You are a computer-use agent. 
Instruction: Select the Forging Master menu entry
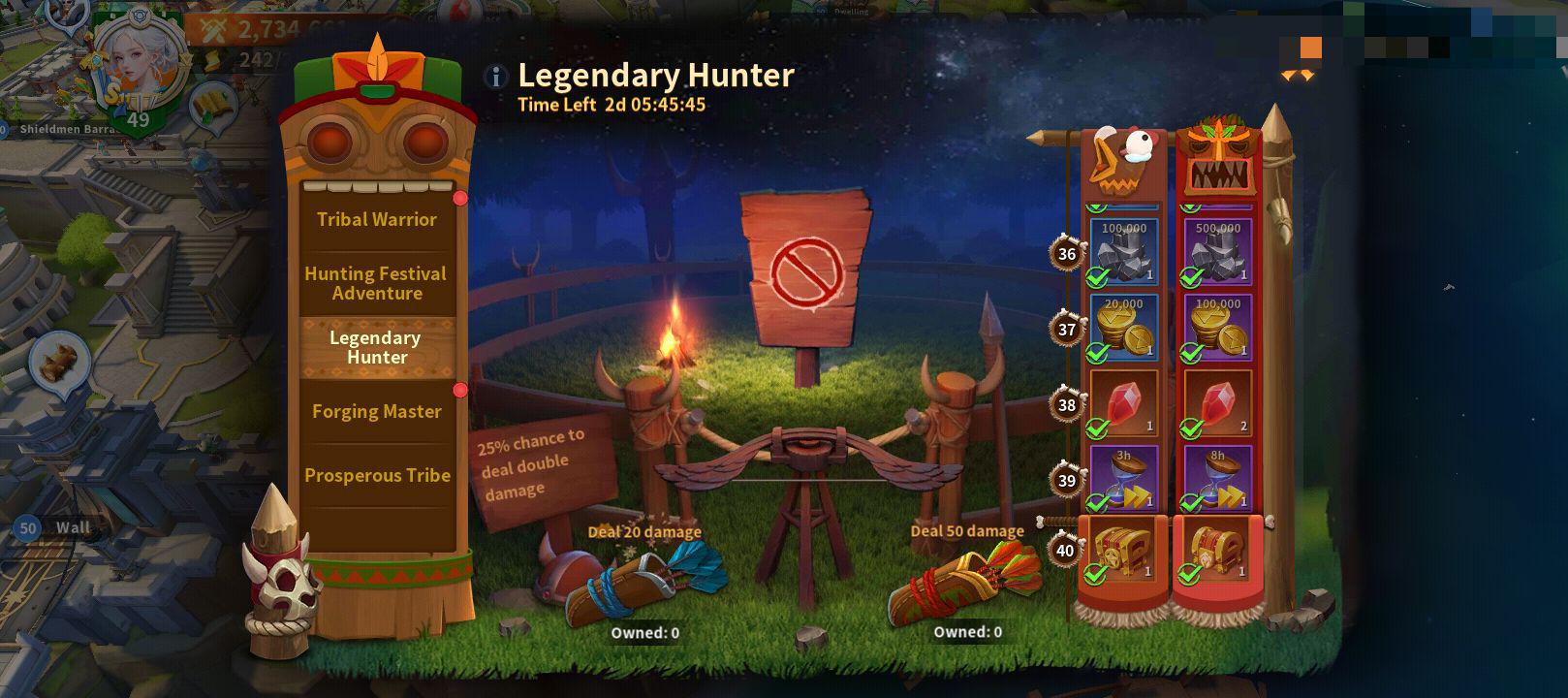(x=377, y=412)
